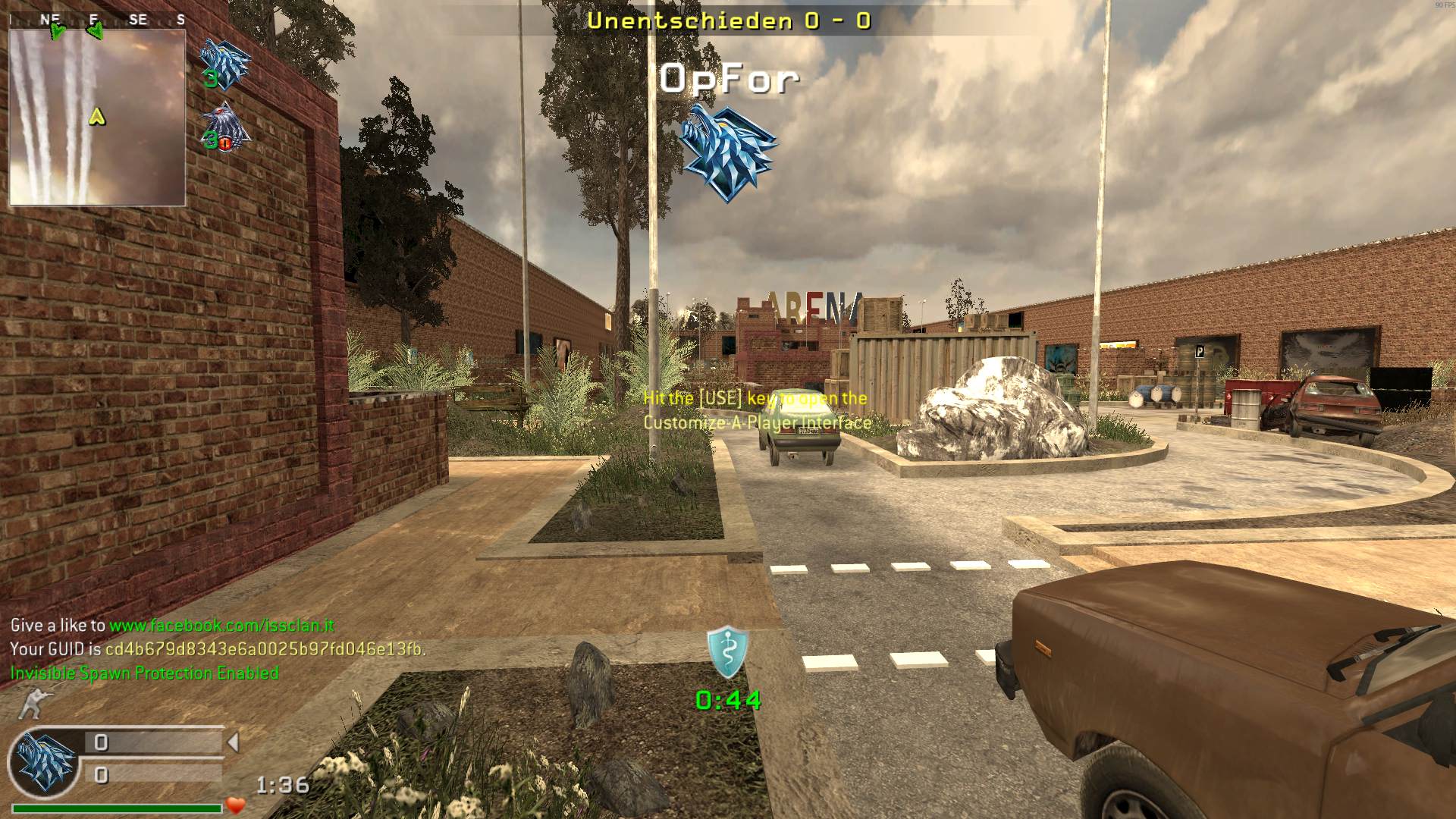The width and height of the screenshot is (1456, 819).
Task: Click the standing soldier stance icon
Action: [33, 704]
